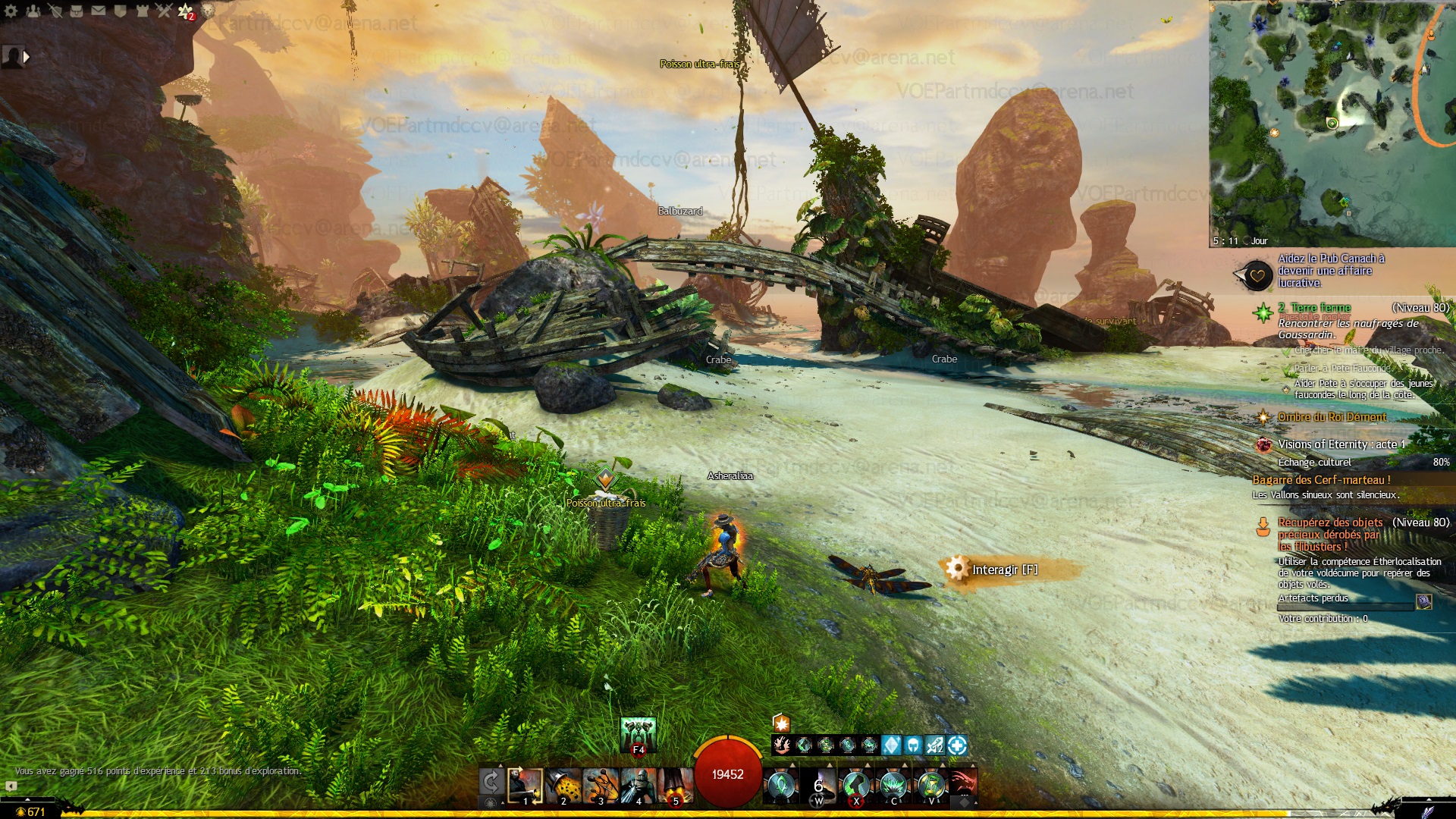Open the PvP crossed swords panel

[x=164, y=11]
